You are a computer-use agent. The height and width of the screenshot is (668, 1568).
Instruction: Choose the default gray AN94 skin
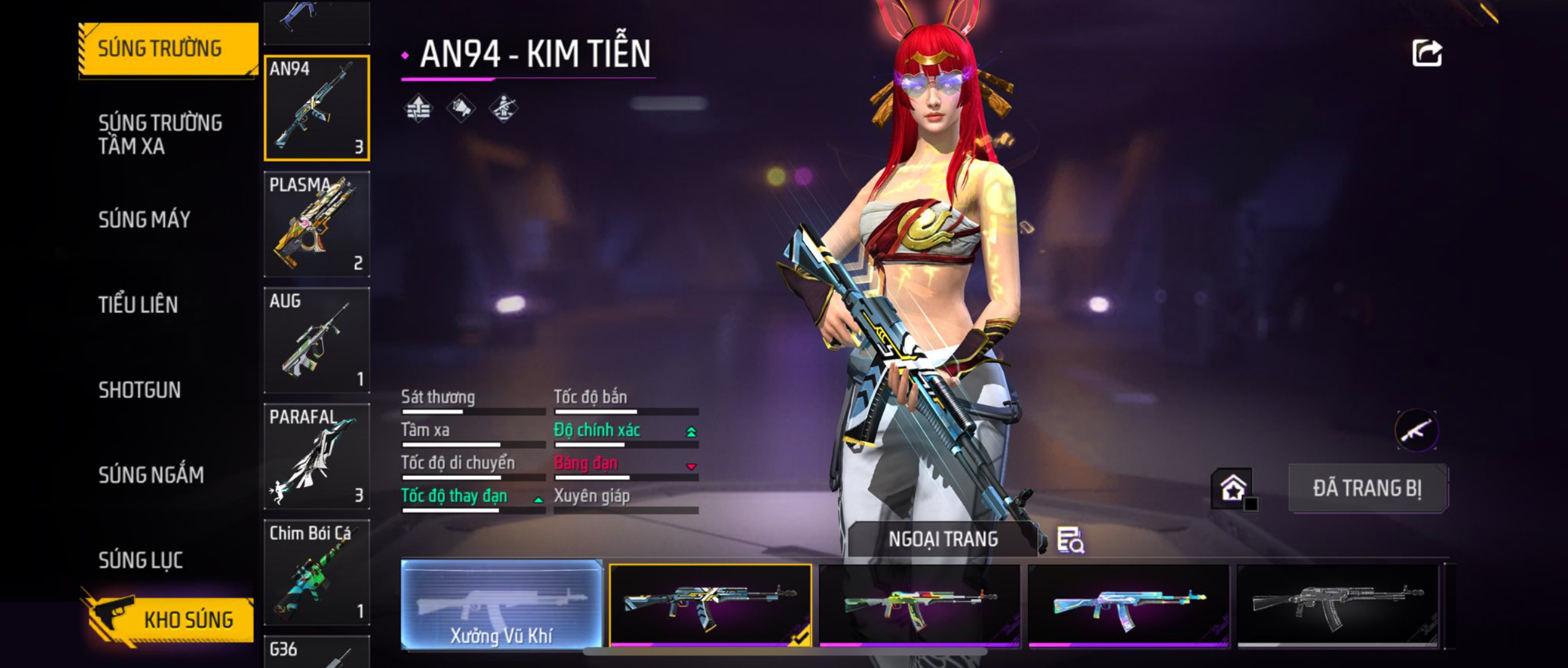[x=1337, y=605]
